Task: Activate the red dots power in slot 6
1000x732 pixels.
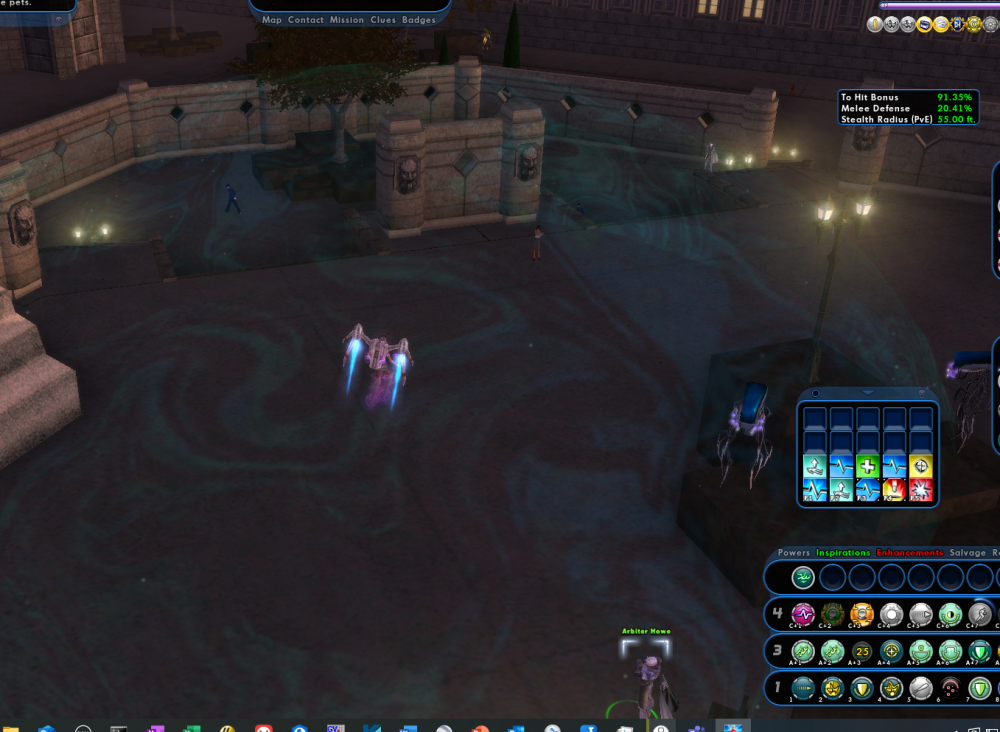Action: 950,688
